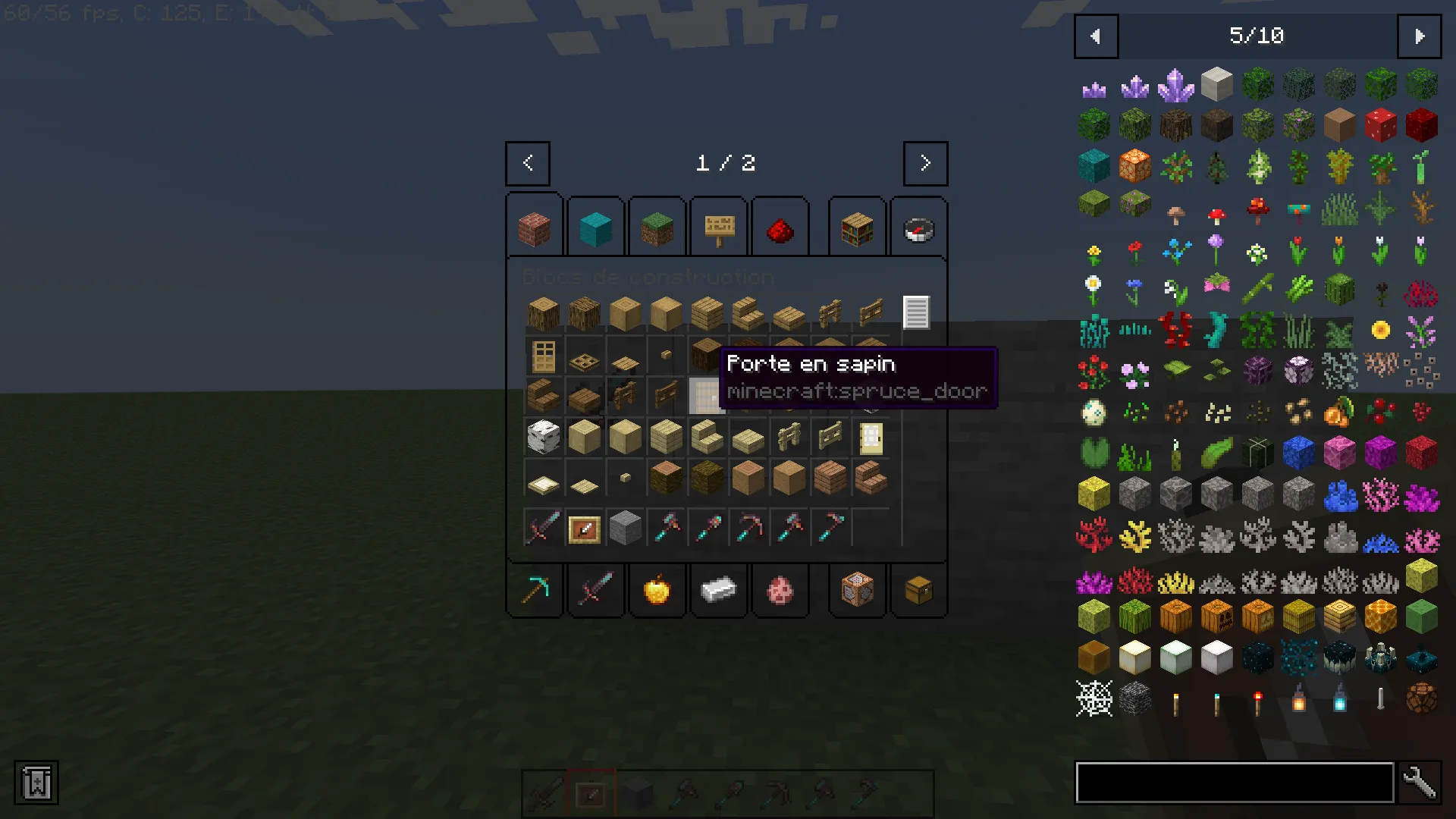This screenshot has width=1456, height=819.
Task: Open the bricks construction blocks tab
Action: (x=534, y=225)
